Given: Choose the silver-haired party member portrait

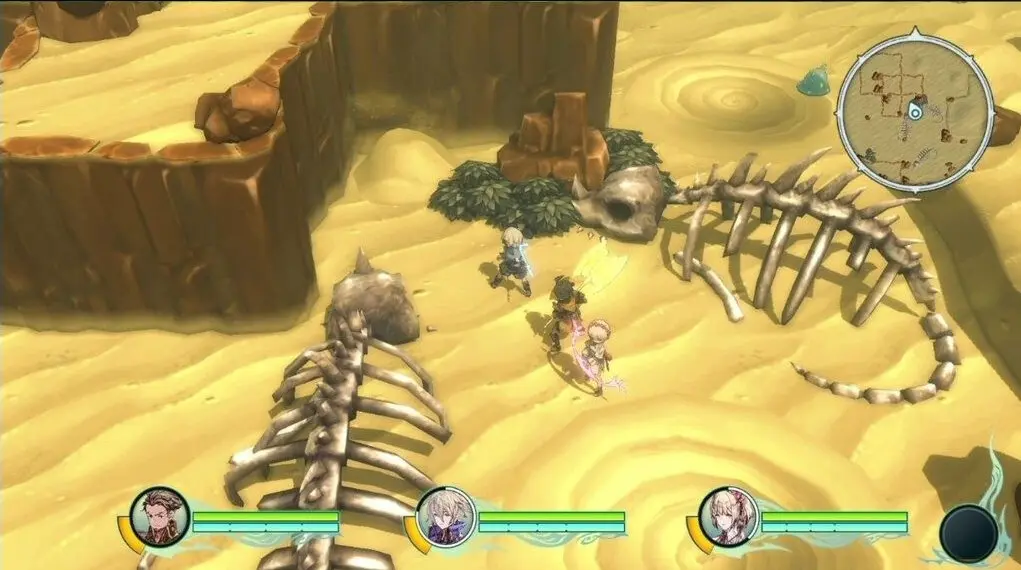Looking at the screenshot, I should [x=445, y=517].
